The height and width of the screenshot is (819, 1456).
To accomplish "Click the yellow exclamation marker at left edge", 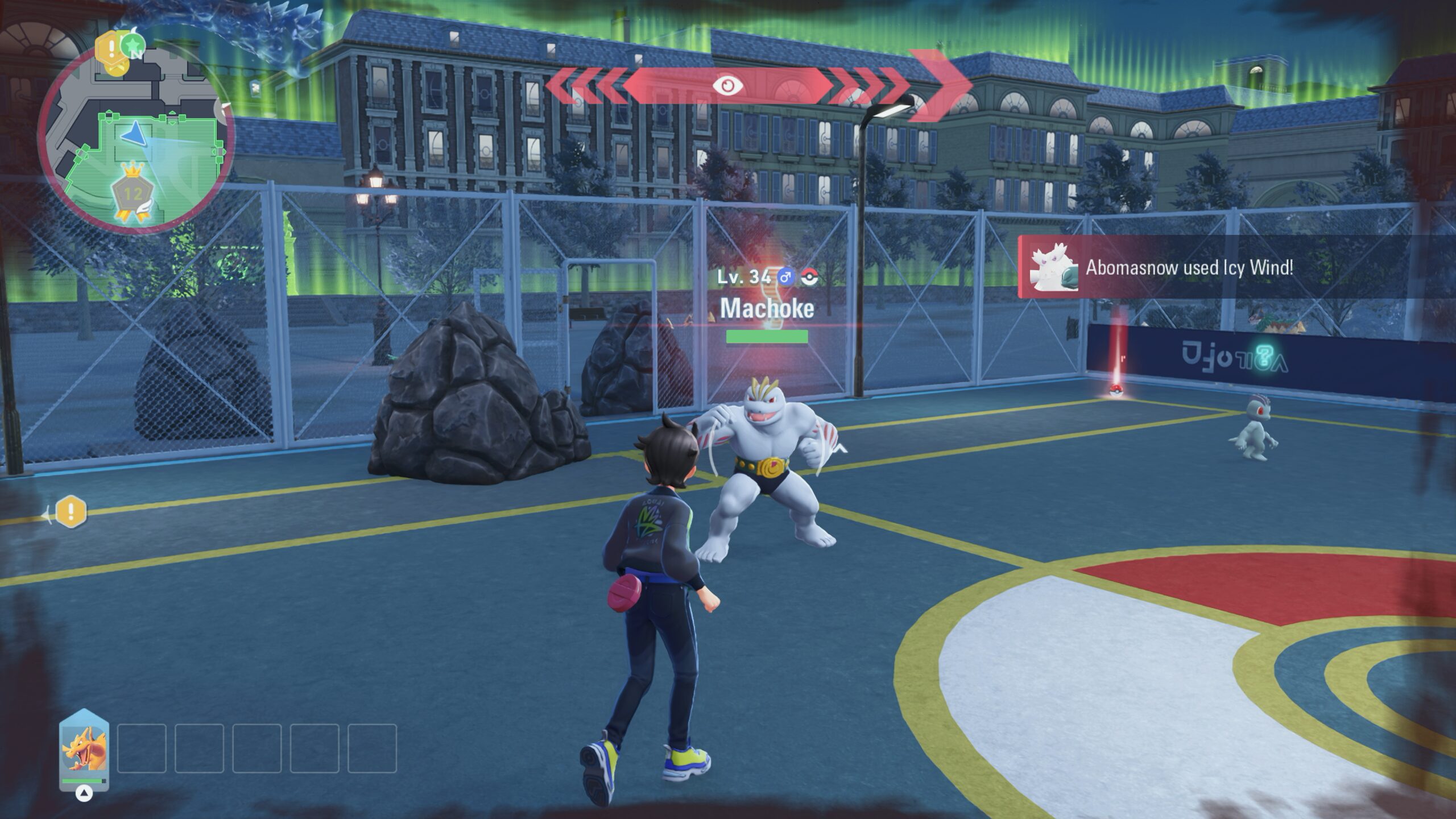I will pos(71,512).
